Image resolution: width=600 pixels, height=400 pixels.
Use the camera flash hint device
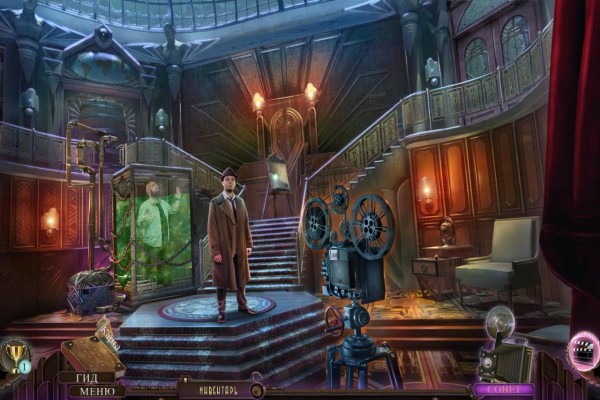(x=504, y=352)
